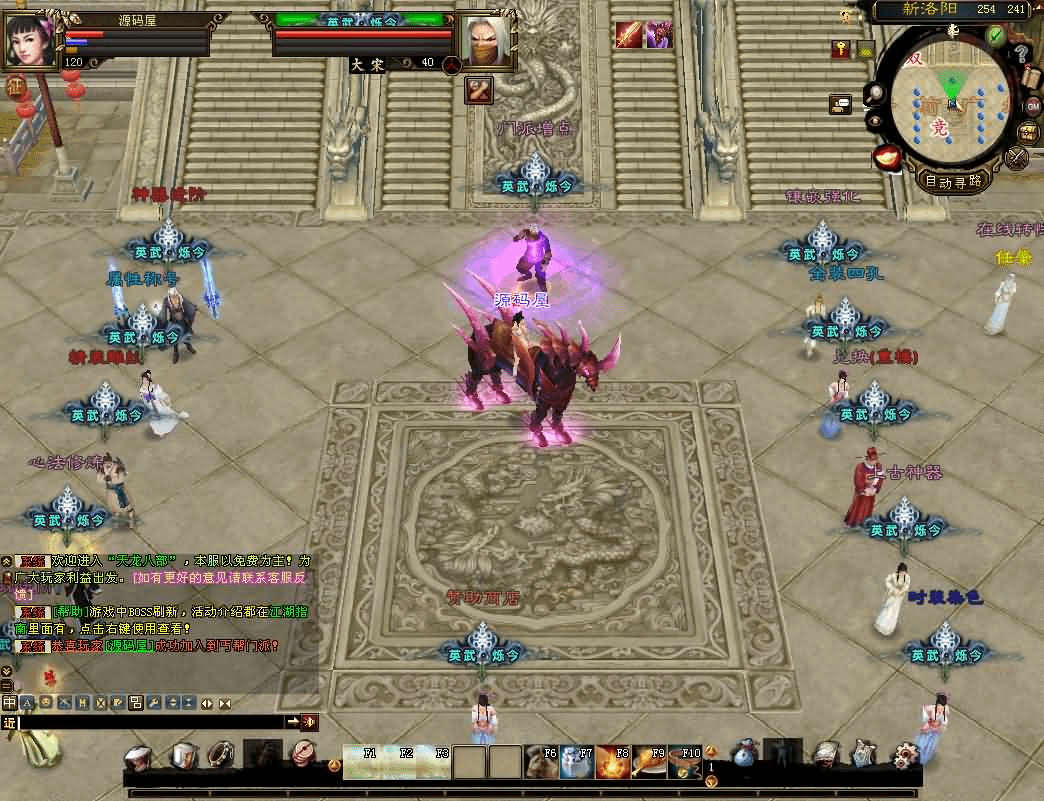The height and width of the screenshot is (801, 1044).
Task: Click the green checkmark icon by the minimap
Action: coord(994,36)
